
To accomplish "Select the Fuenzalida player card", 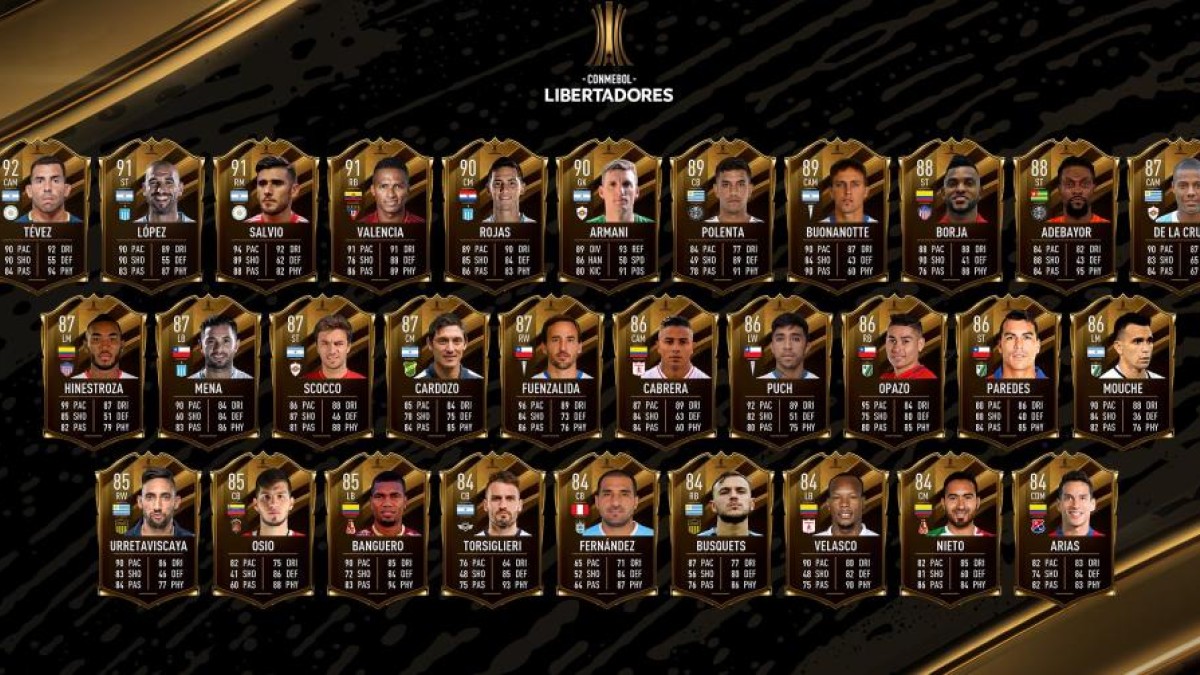I will coord(551,370).
